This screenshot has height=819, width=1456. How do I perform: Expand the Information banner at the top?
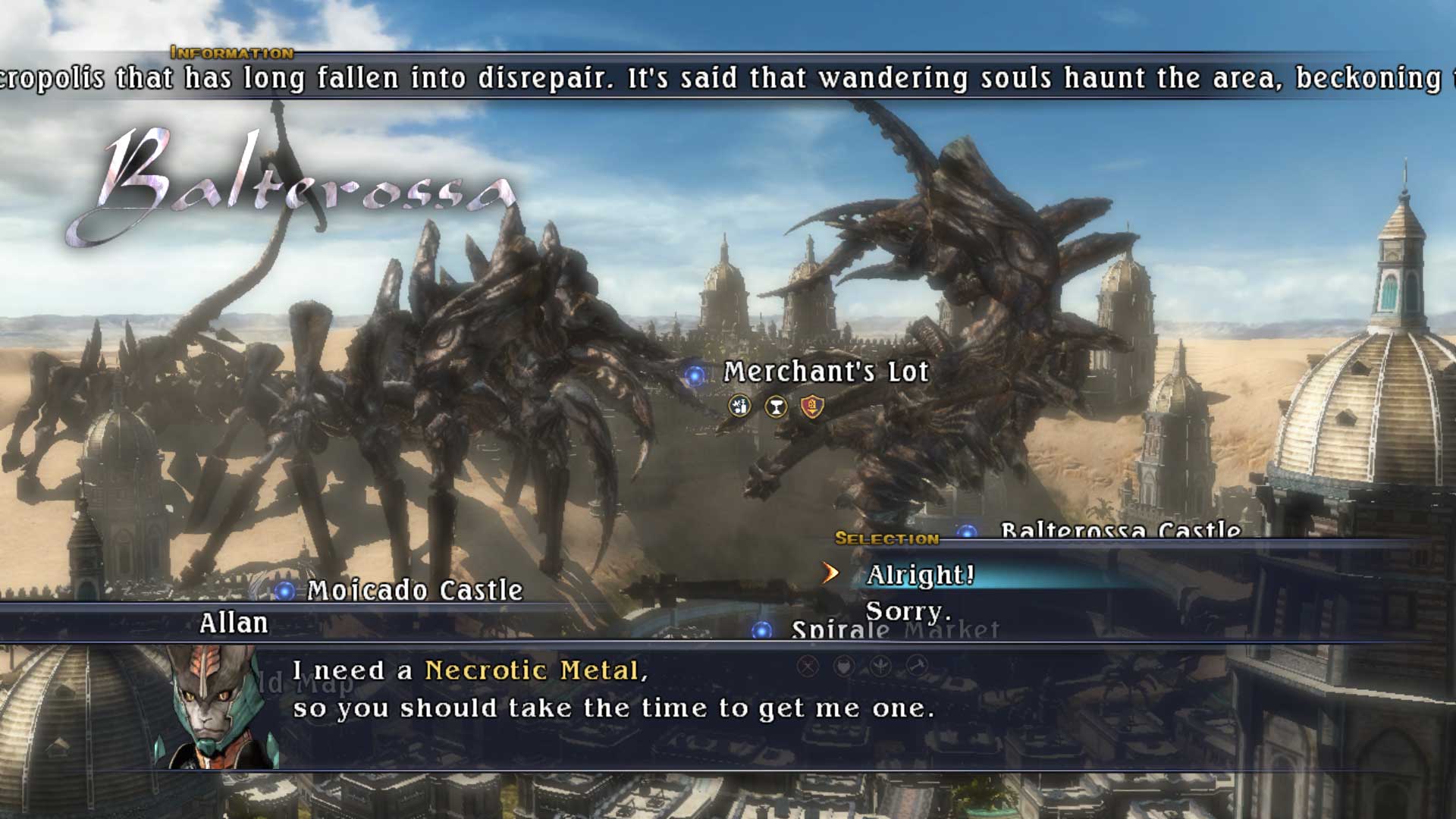[x=231, y=54]
